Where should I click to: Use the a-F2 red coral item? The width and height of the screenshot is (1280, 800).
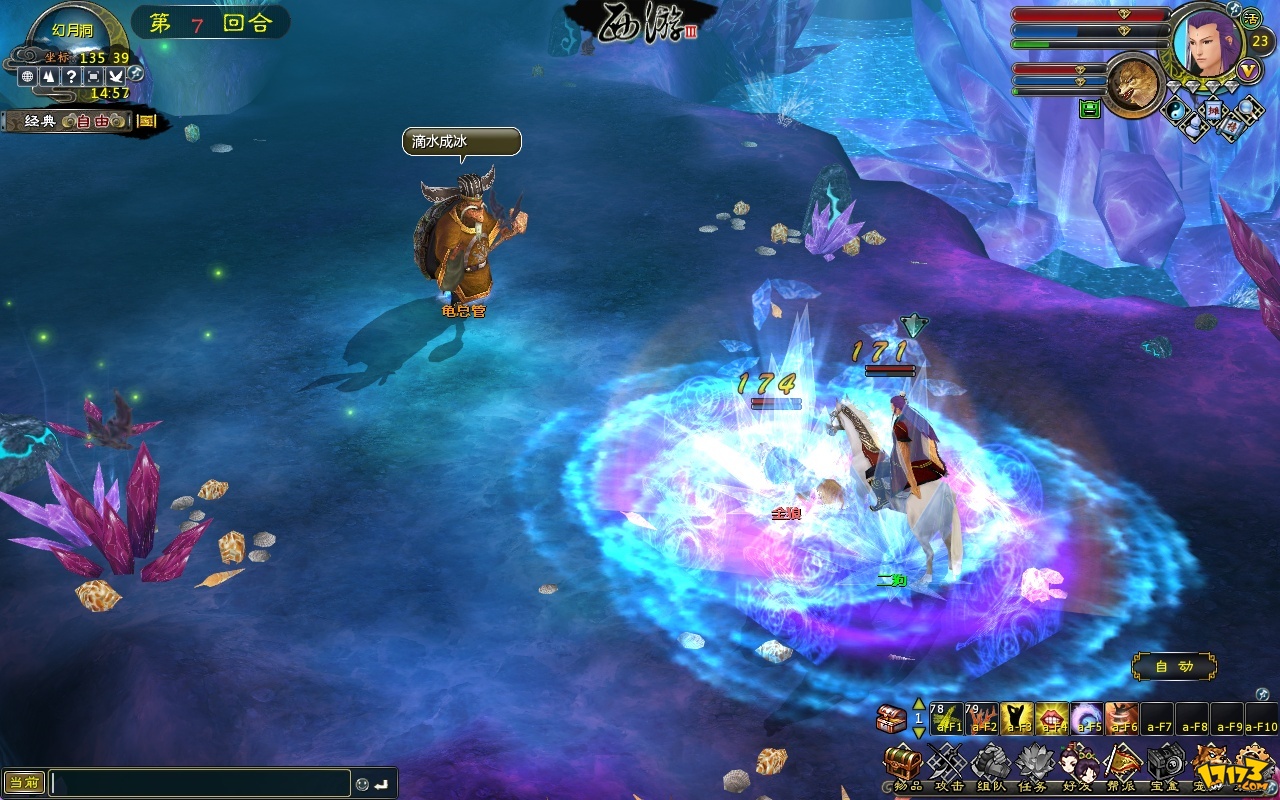[x=981, y=718]
